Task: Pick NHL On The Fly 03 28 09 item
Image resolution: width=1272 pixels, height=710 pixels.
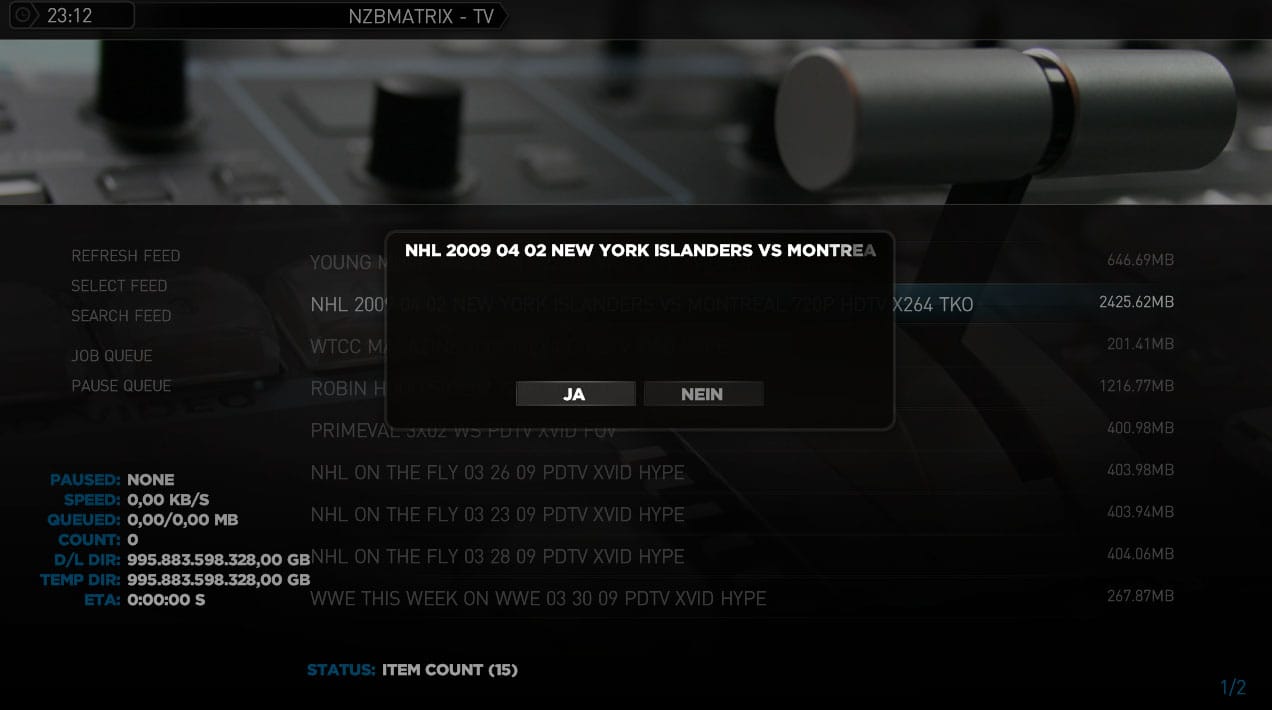Action: (x=497, y=556)
